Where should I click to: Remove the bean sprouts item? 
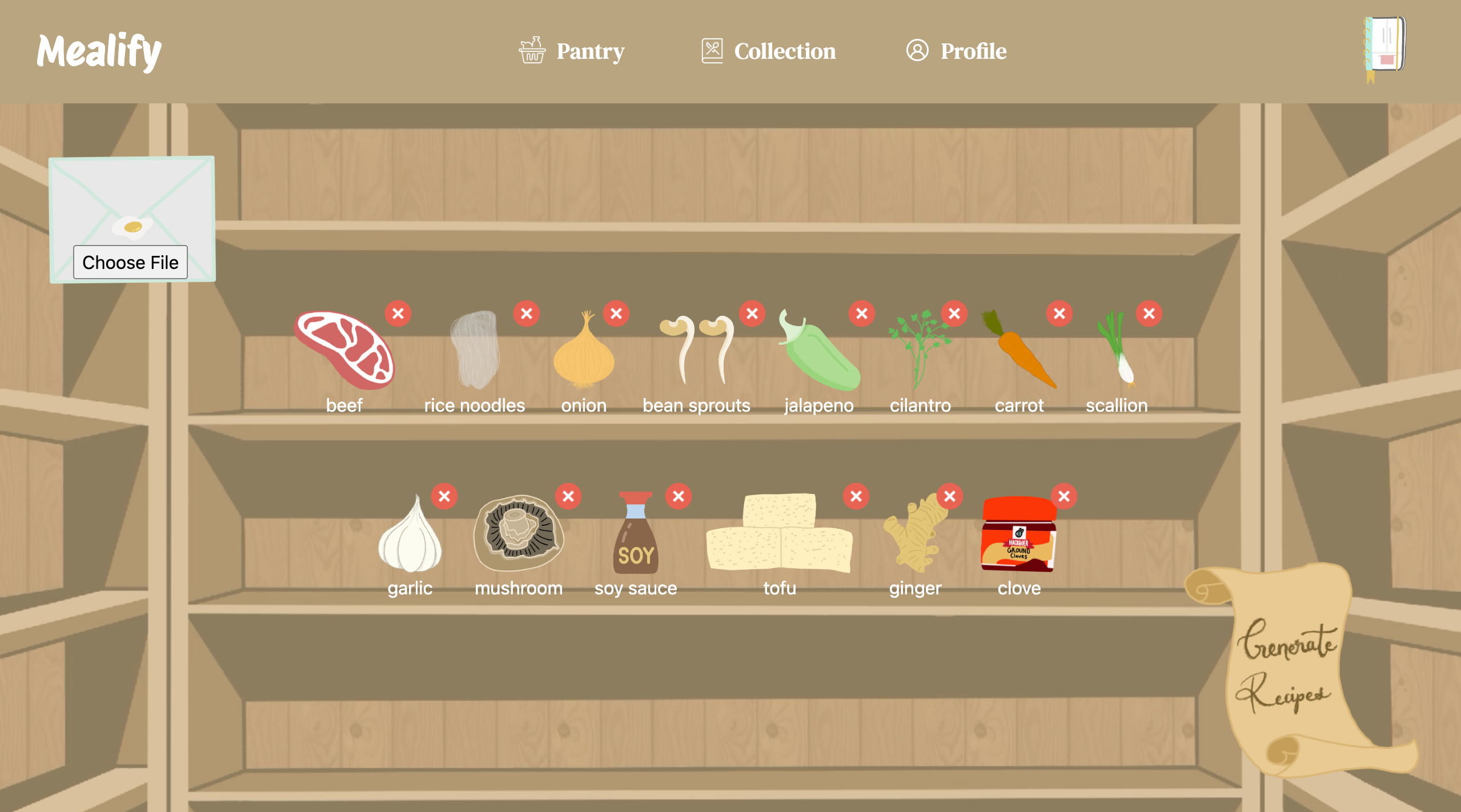(752, 313)
